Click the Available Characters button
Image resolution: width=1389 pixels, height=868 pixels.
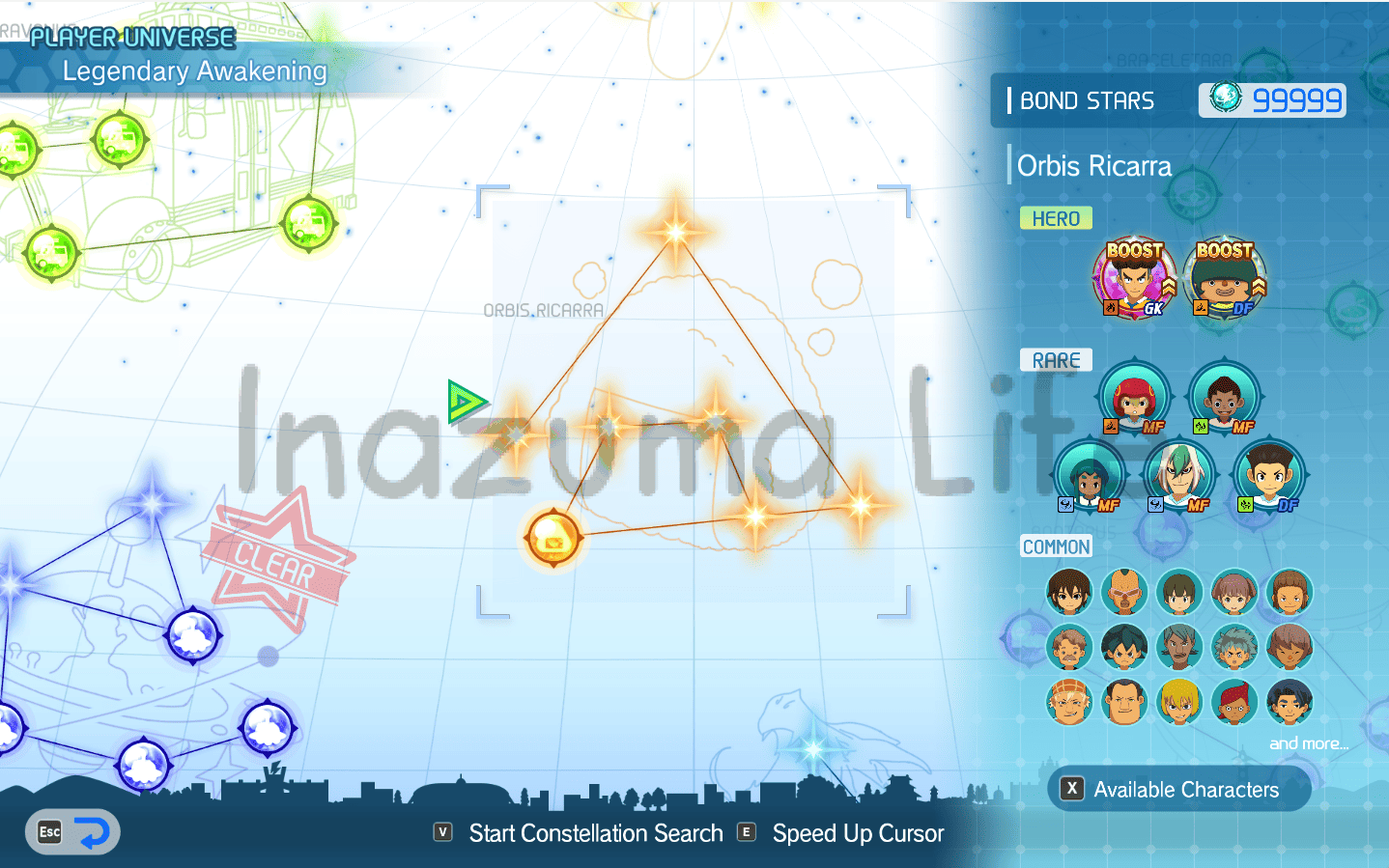click(x=1179, y=789)
